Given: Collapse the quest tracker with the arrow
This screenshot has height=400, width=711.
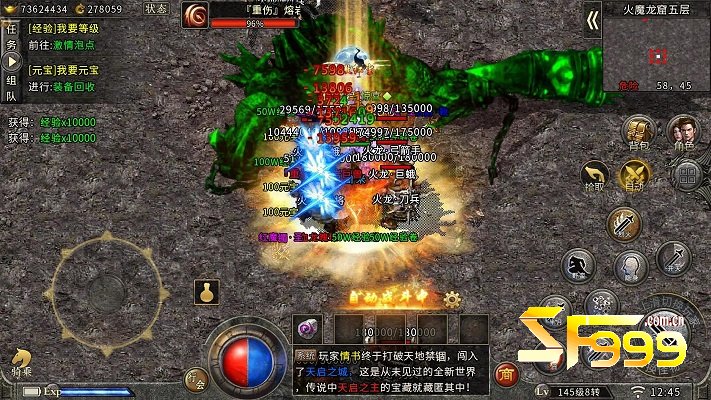Looking at the screenshot, I should 12,62.
